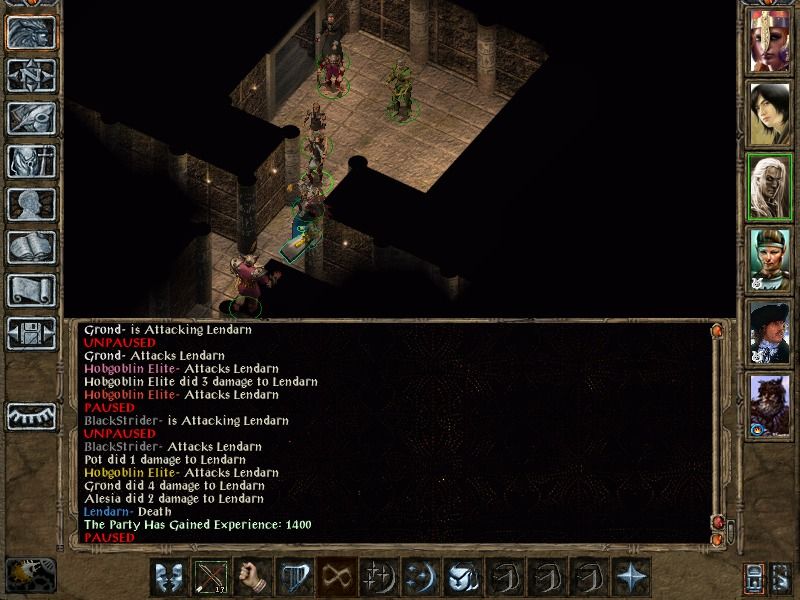The image size is (800, 600).
Task: Select the furry beast portrait
Action: click(770, 404)
